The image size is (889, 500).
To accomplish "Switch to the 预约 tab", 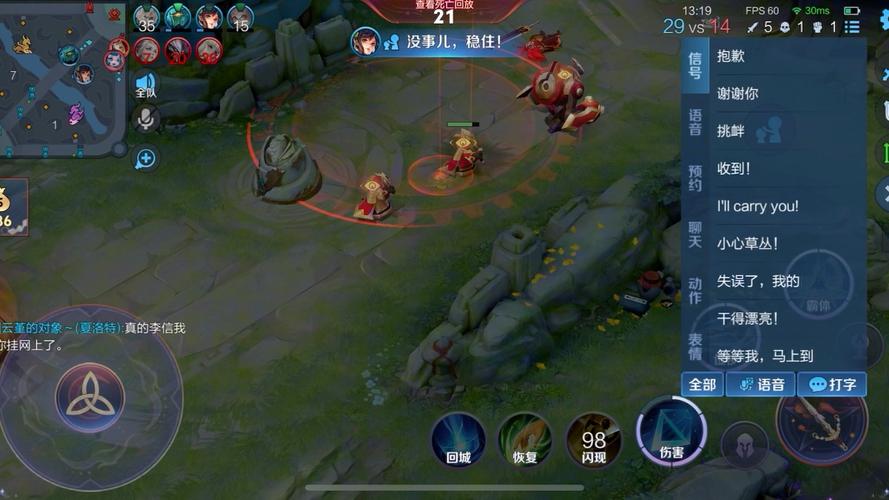I will [695, 178].
